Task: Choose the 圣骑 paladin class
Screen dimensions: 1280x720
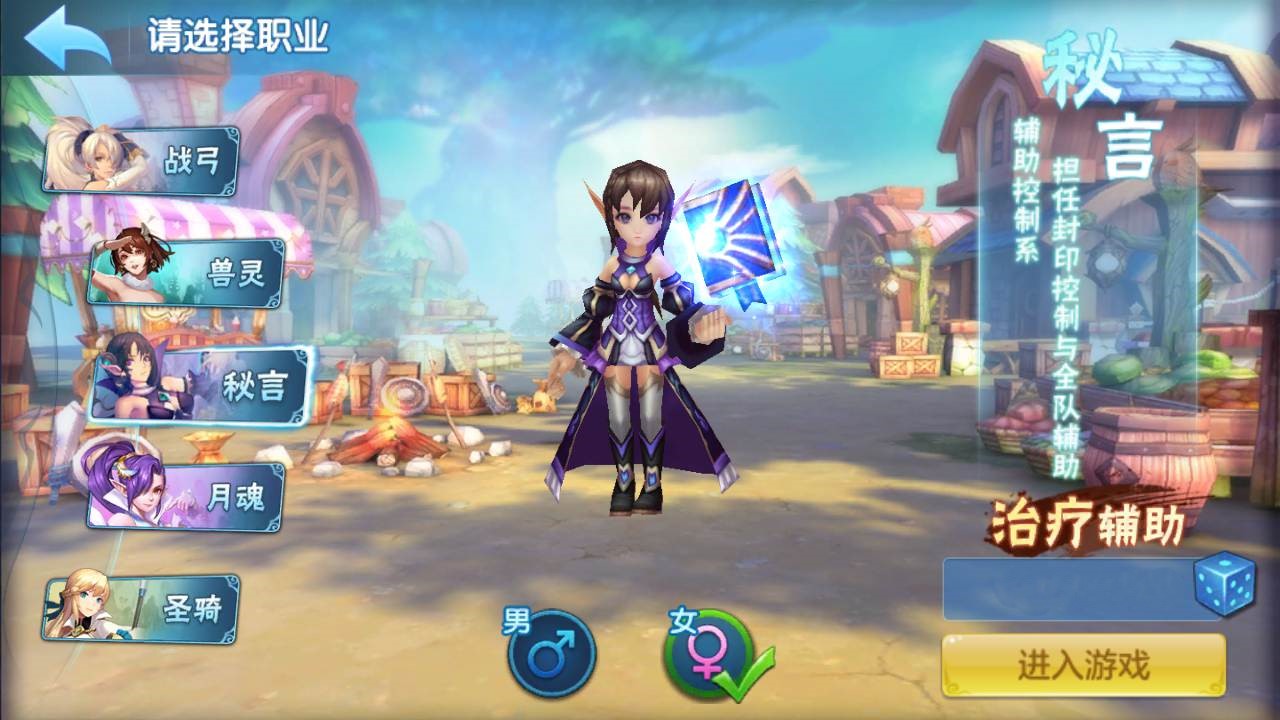Action: [x=143, y=607]
